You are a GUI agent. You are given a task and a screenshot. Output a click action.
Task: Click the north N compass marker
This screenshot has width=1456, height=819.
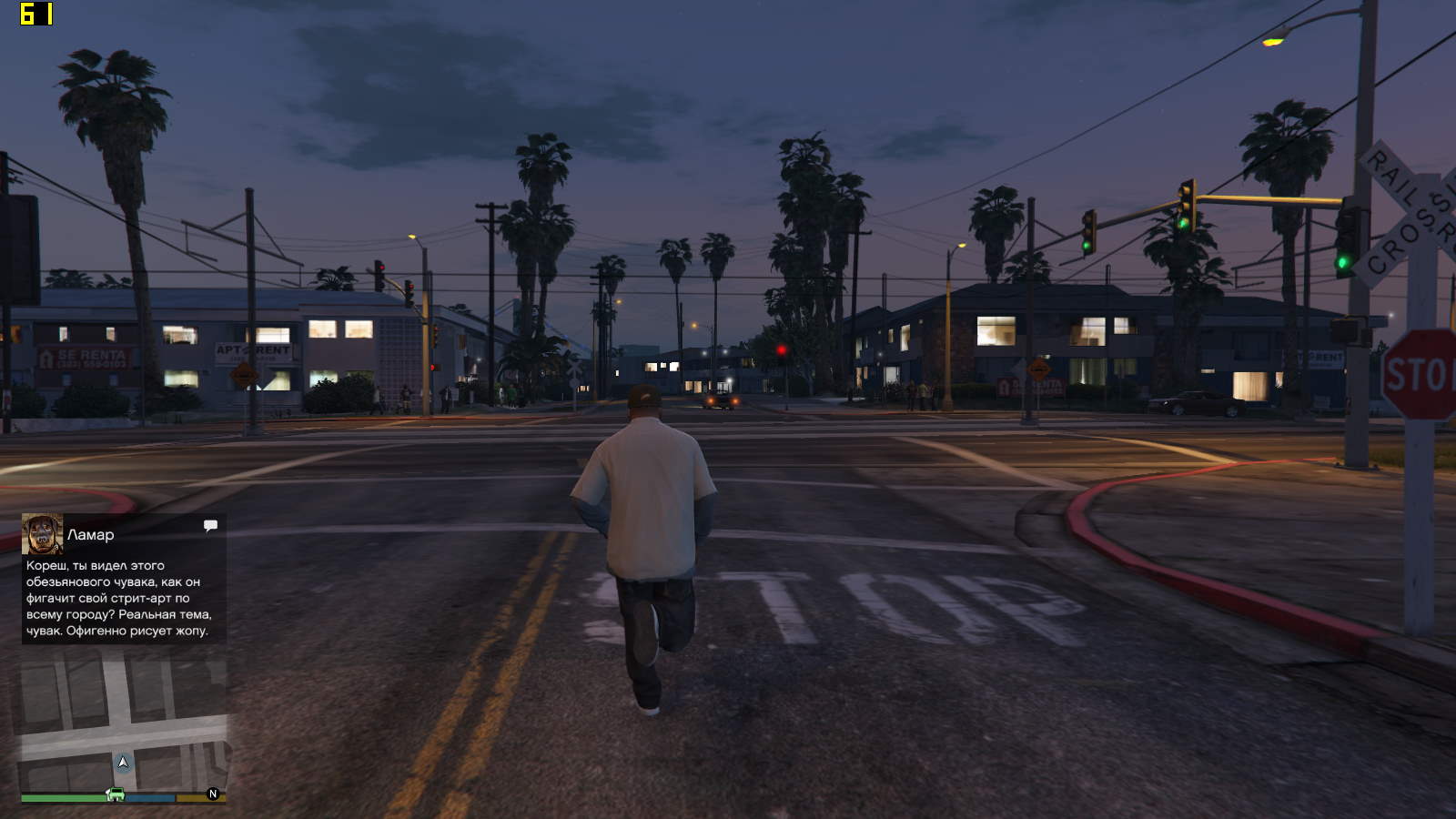click(x=213, y=794)
